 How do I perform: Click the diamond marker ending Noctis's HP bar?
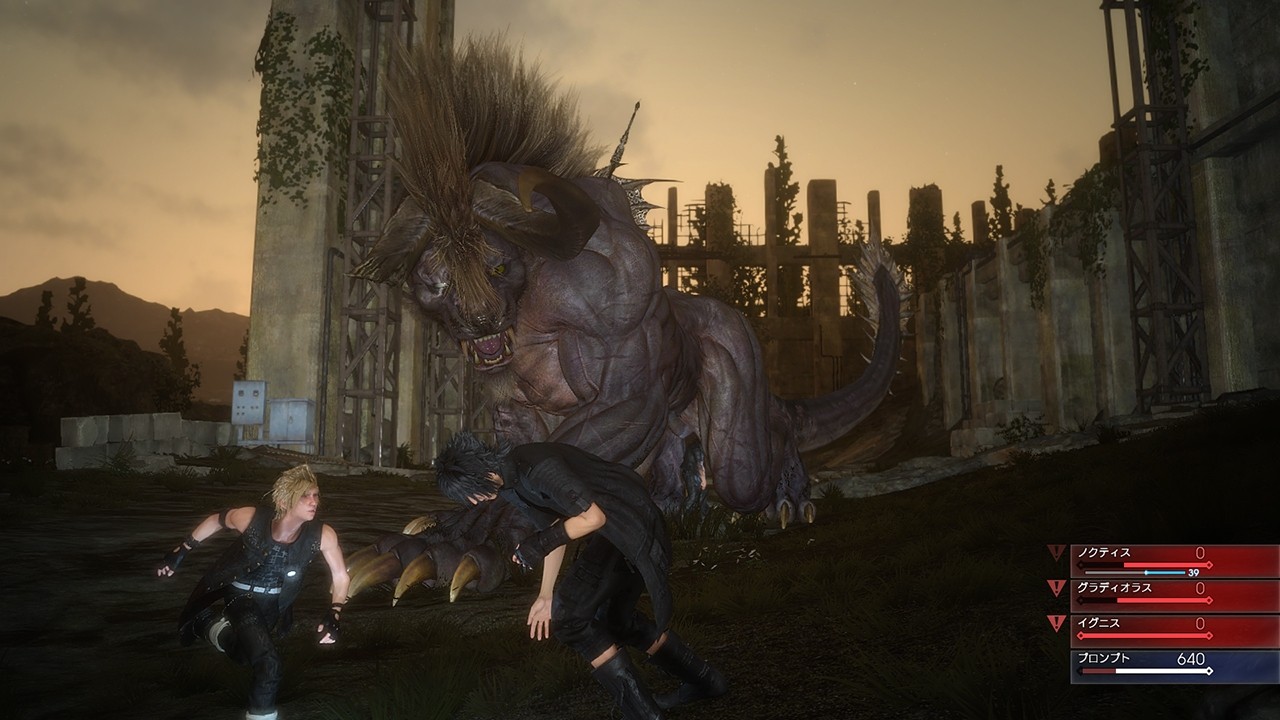(1209, 564)
